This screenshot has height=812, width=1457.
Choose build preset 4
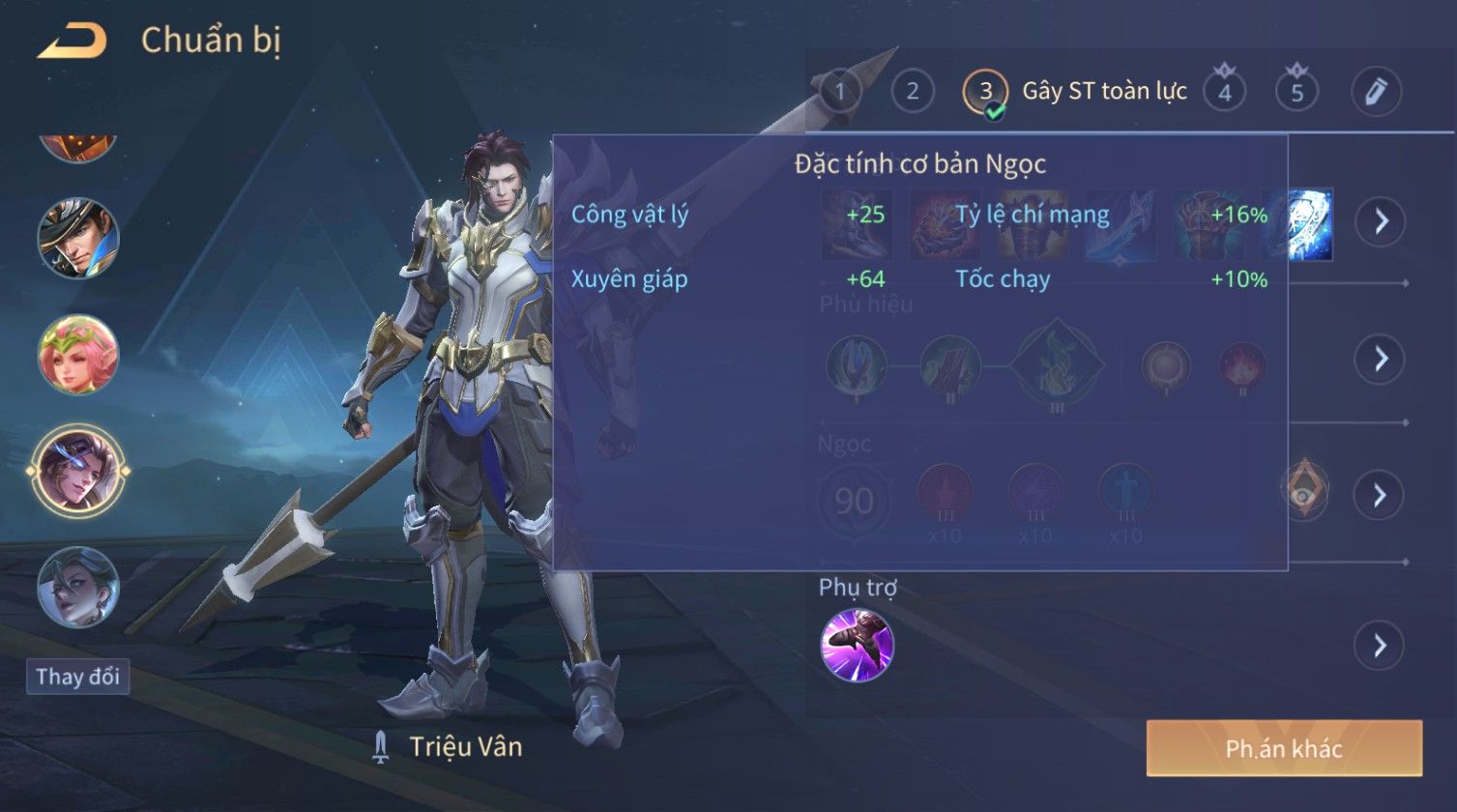[1224, 92]
